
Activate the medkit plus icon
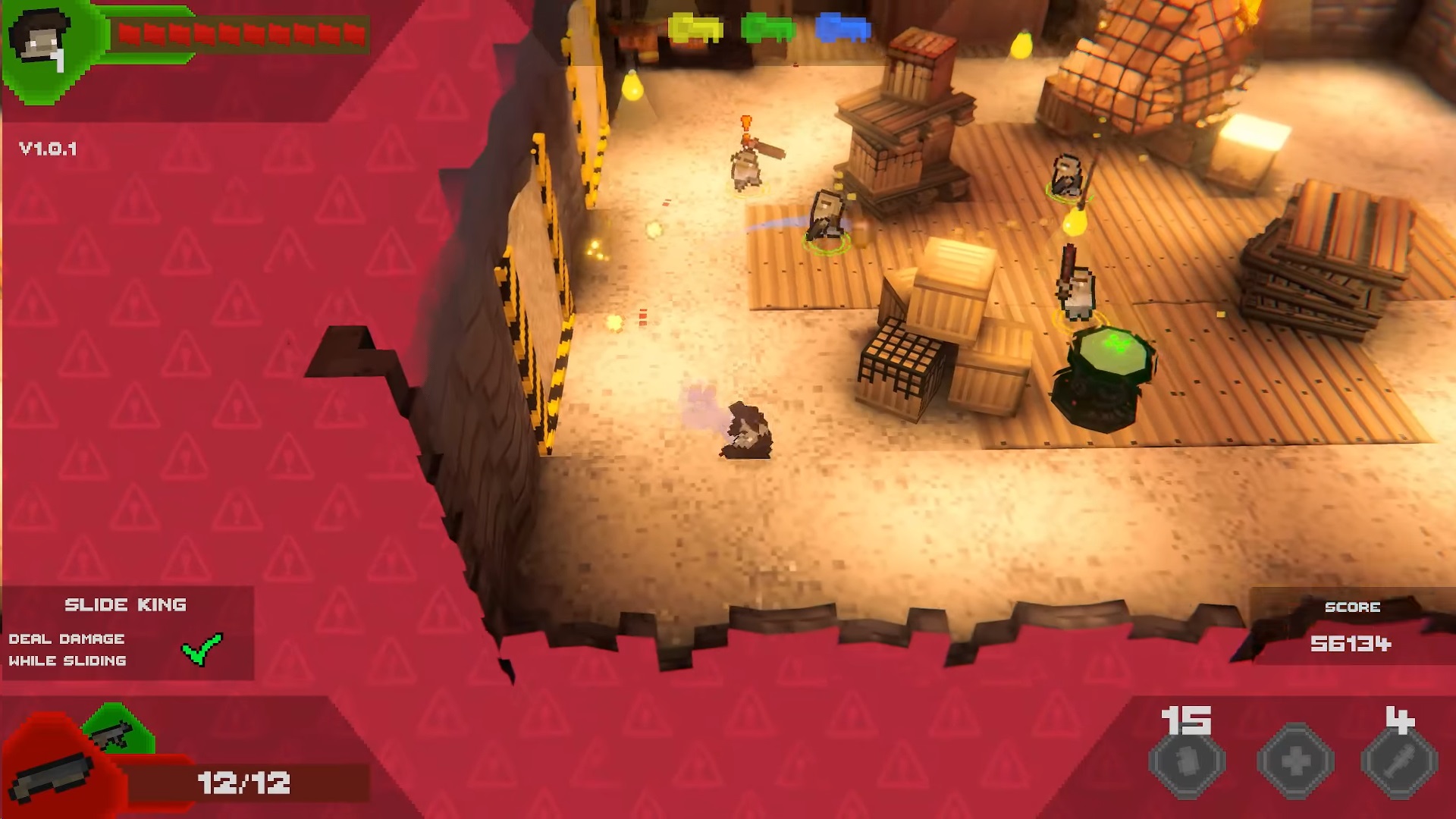pyautogui.click(x=1295, y=761)
